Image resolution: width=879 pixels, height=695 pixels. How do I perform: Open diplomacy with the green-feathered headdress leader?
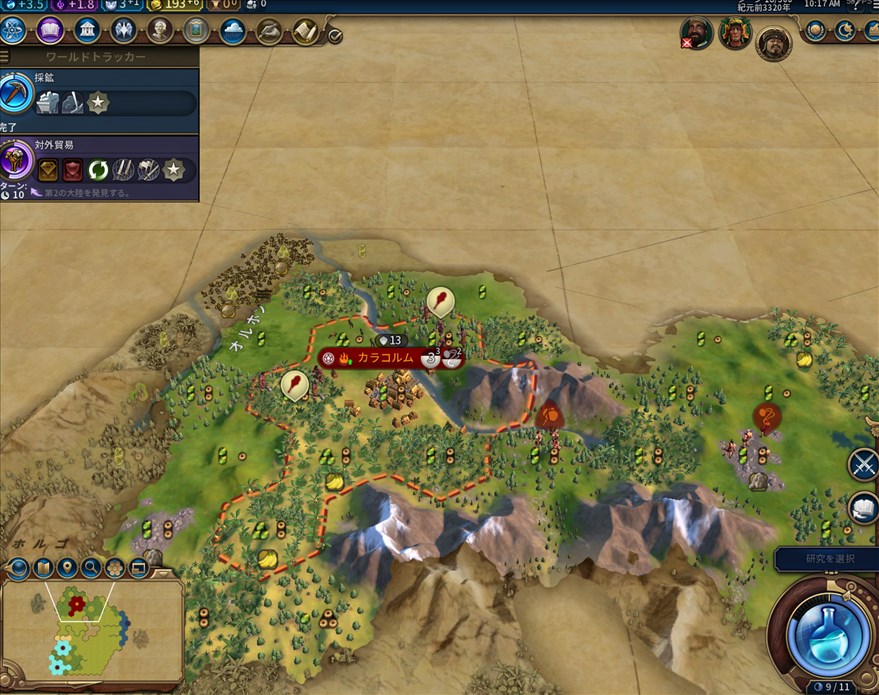pyautogui.click(x=735, y=34)
